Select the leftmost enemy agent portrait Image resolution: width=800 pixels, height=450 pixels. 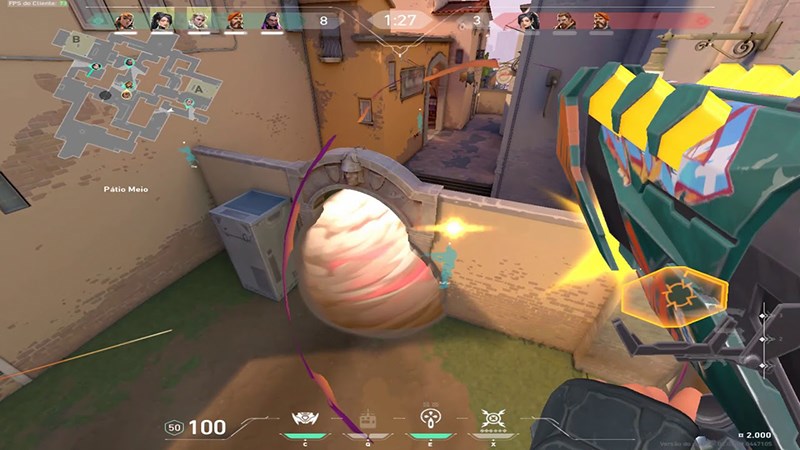tap(528, 20)
